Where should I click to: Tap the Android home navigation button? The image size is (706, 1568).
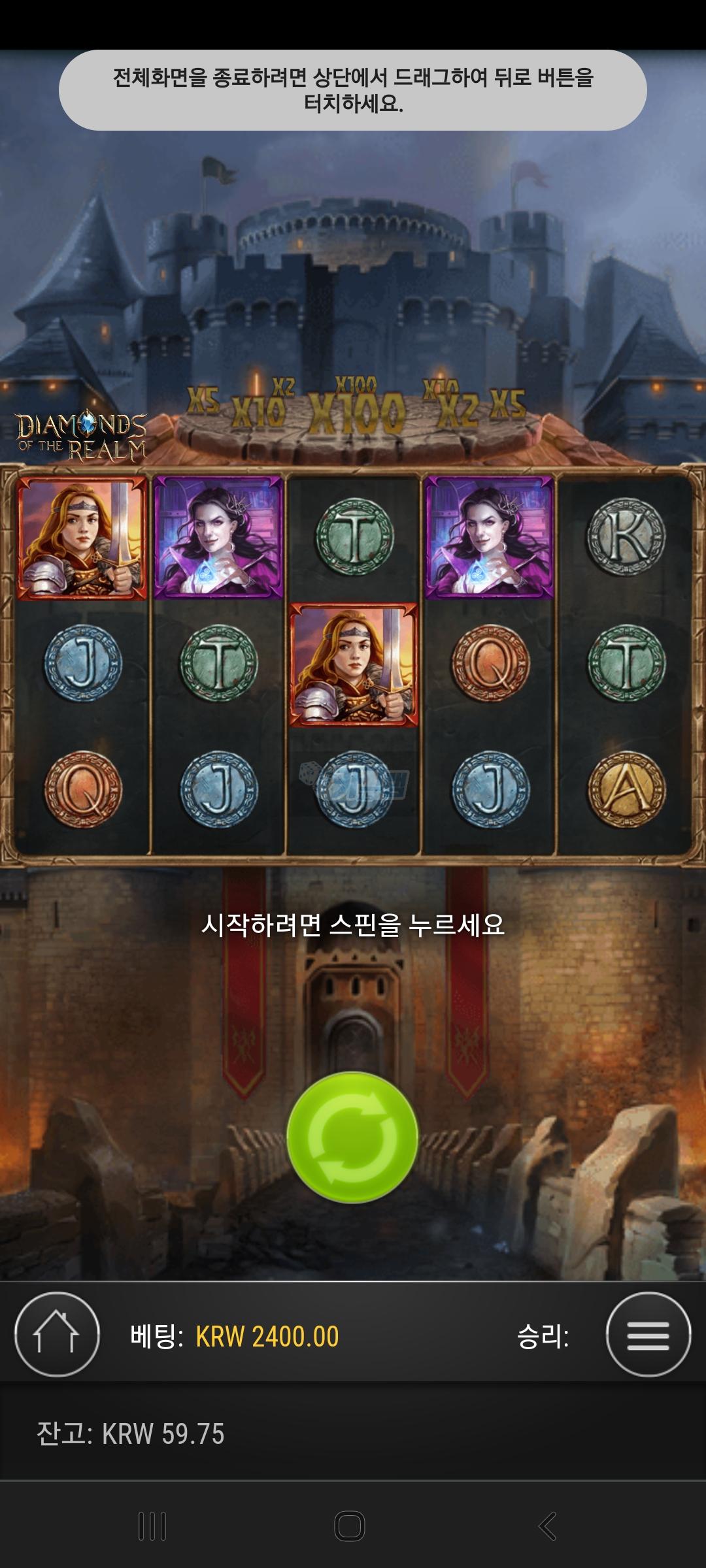click(x=350, y=1526)
